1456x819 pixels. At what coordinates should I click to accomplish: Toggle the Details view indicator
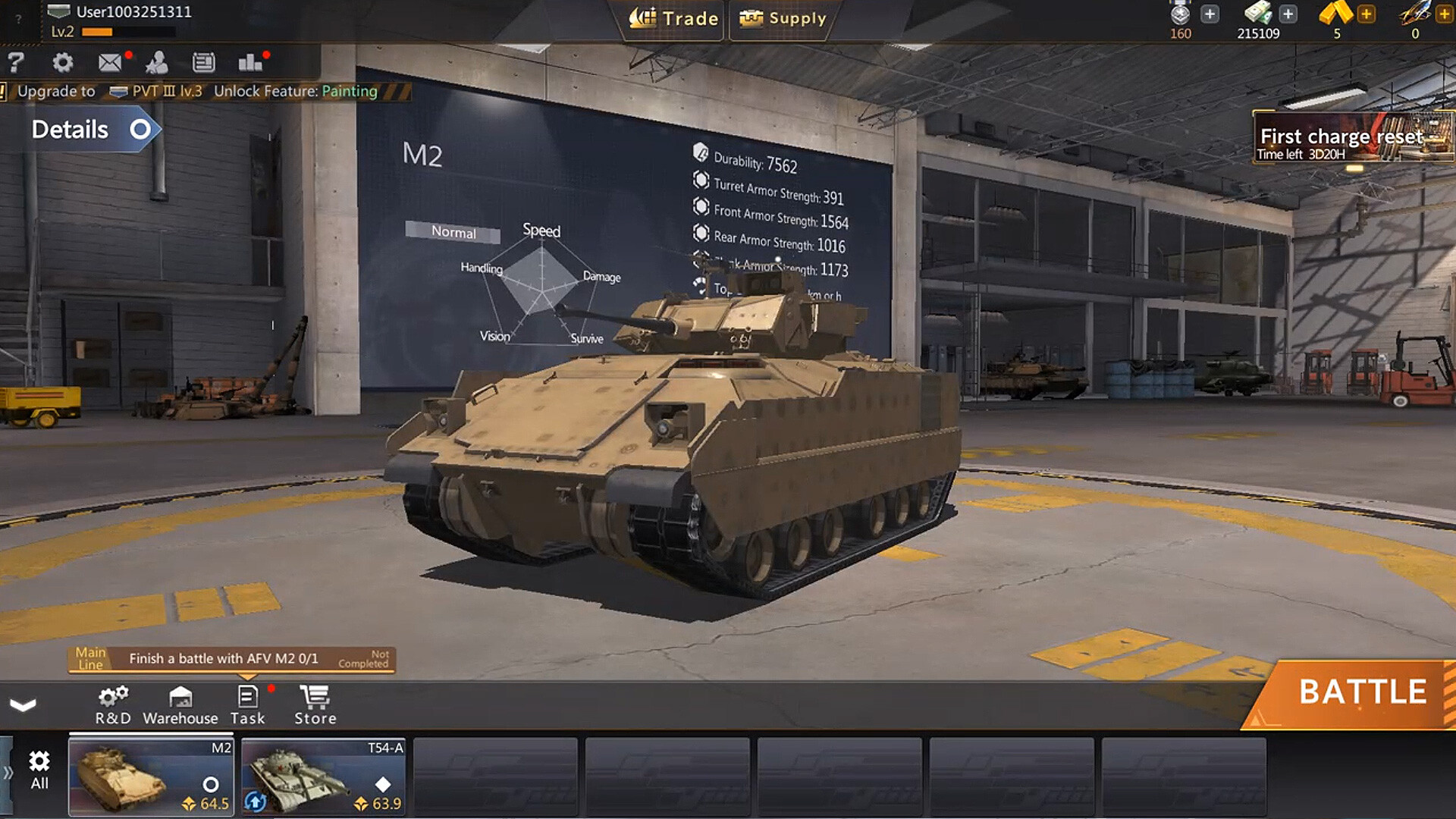tap(140, 130)
